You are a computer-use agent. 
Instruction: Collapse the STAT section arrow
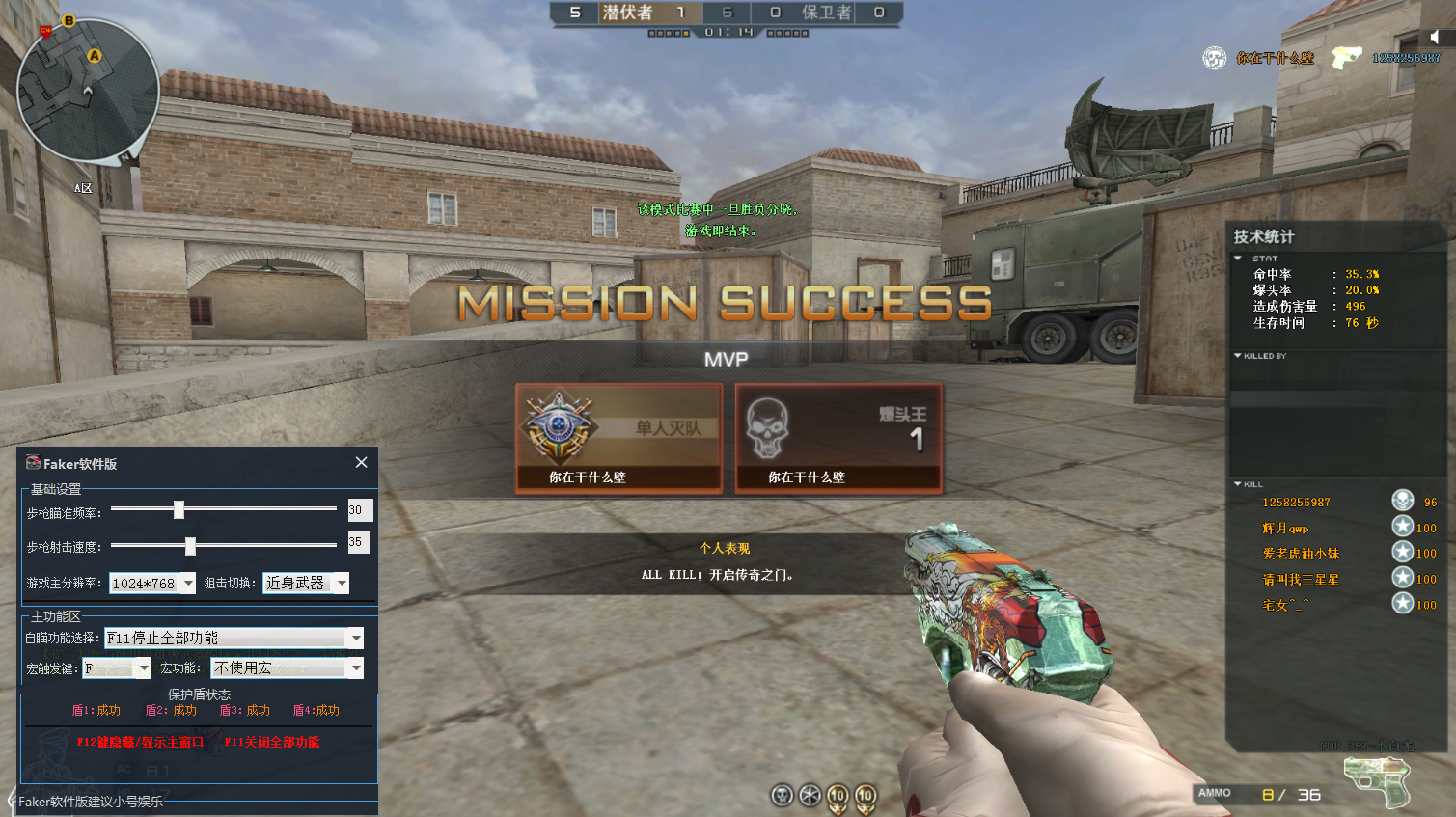[1238, 259]
